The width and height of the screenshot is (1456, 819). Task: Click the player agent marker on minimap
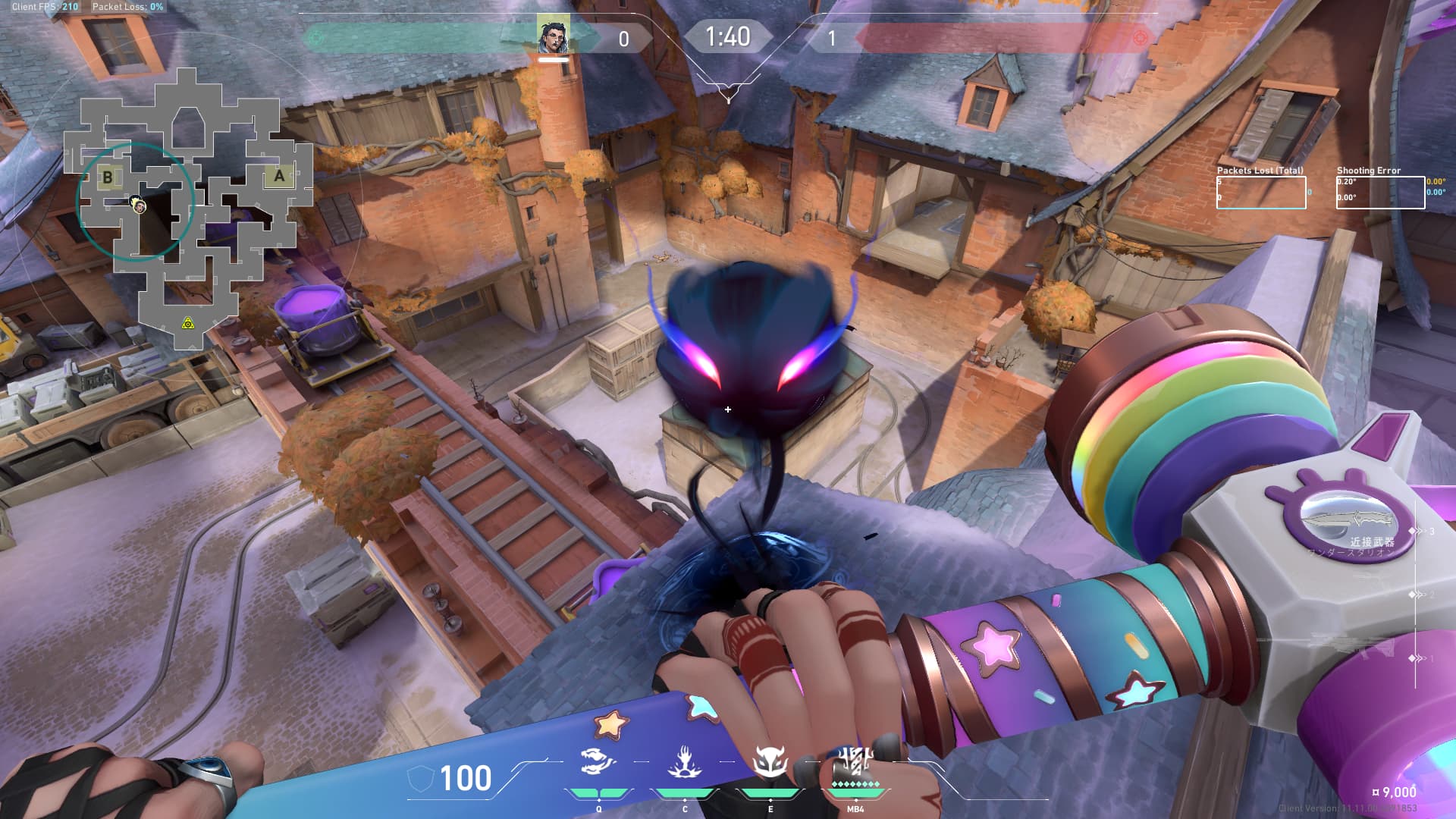point(138,205)
